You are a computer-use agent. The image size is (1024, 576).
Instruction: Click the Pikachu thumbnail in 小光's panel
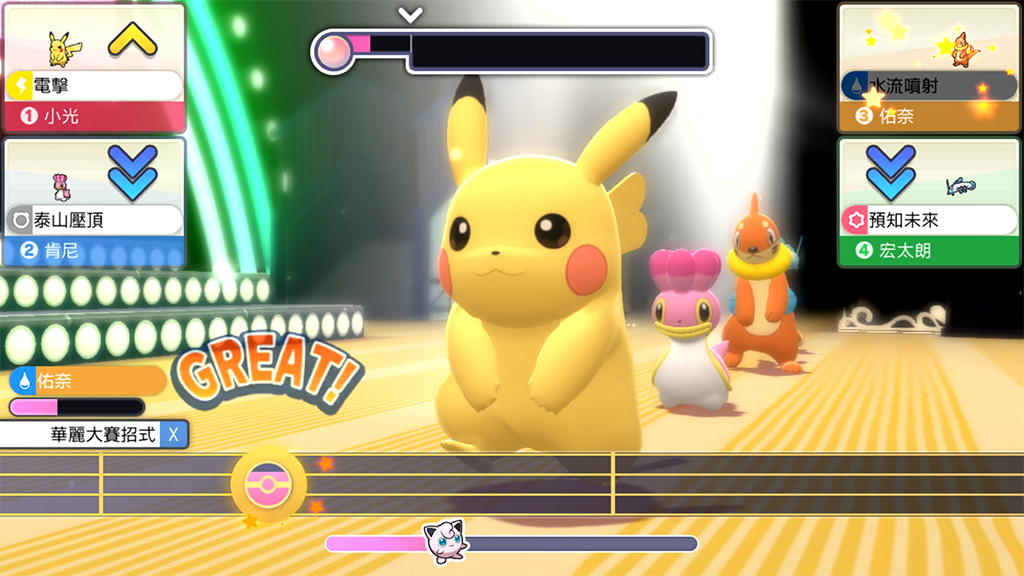(x=64, y=46)
